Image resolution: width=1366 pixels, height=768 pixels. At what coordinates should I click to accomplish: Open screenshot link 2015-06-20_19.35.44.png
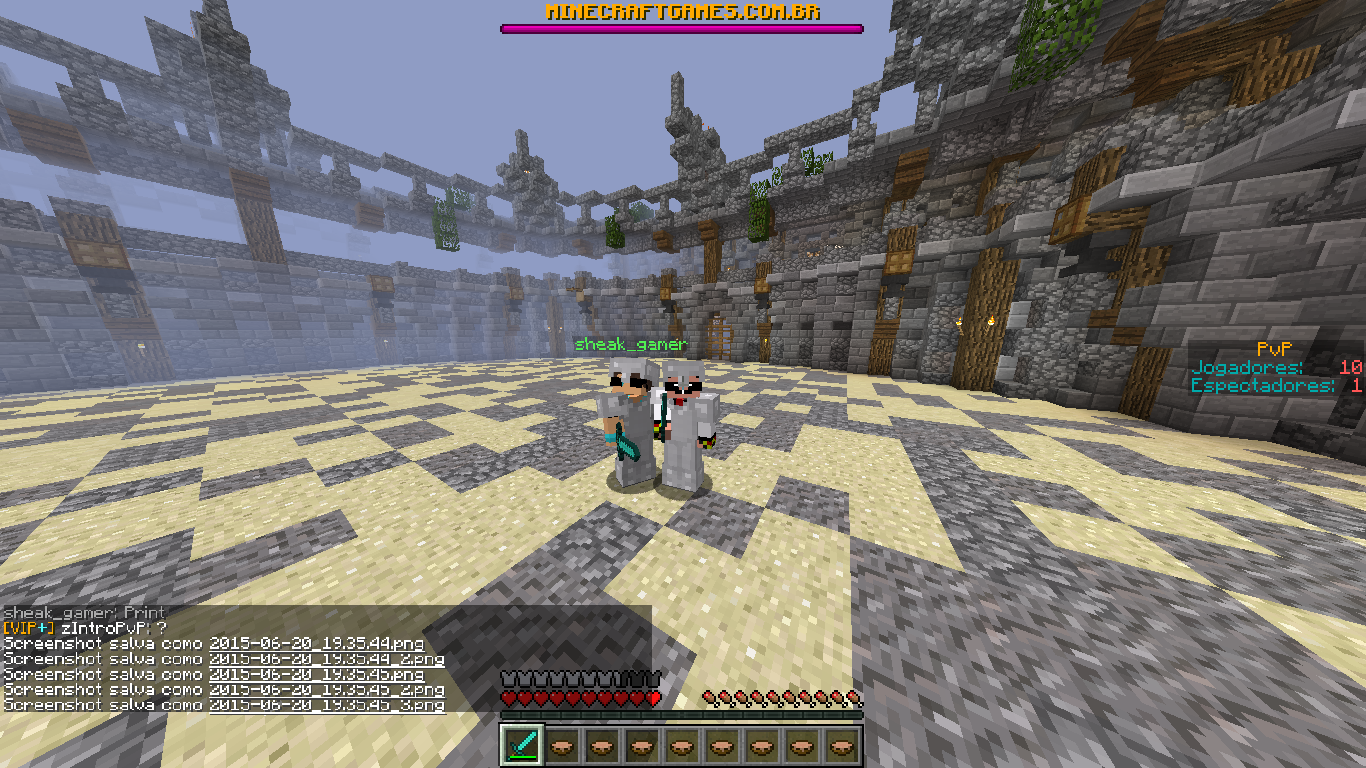[316, 643]
